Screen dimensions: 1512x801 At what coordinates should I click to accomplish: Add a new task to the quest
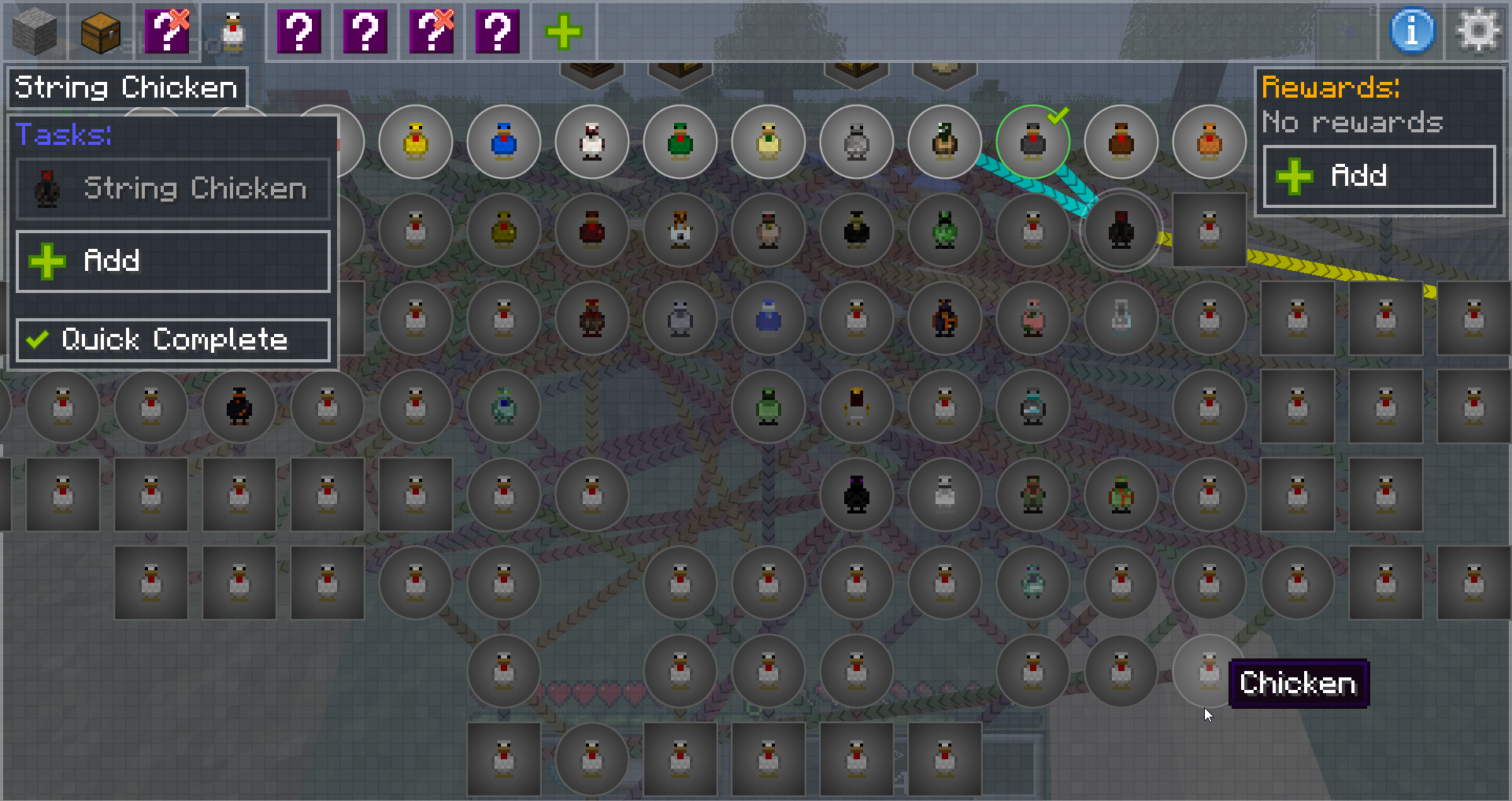pyautogui.click(x=173, y=261)
